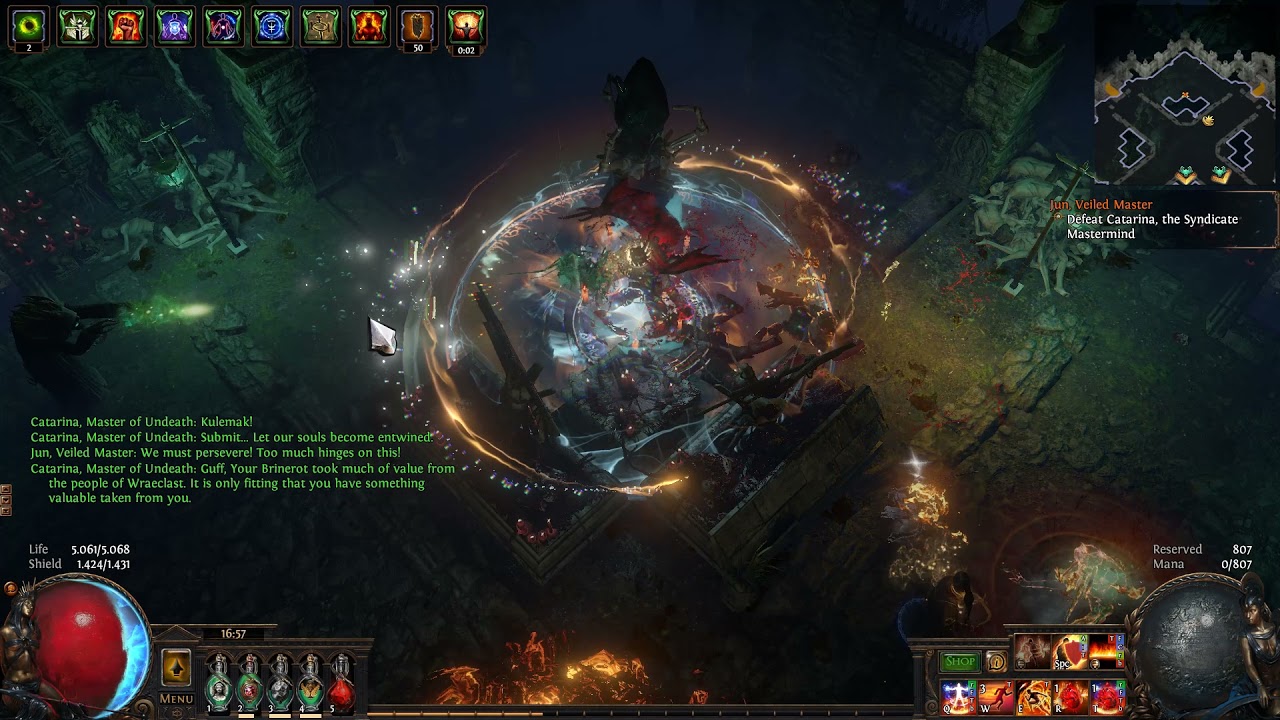Click the round info icon beside Shop

996,661
